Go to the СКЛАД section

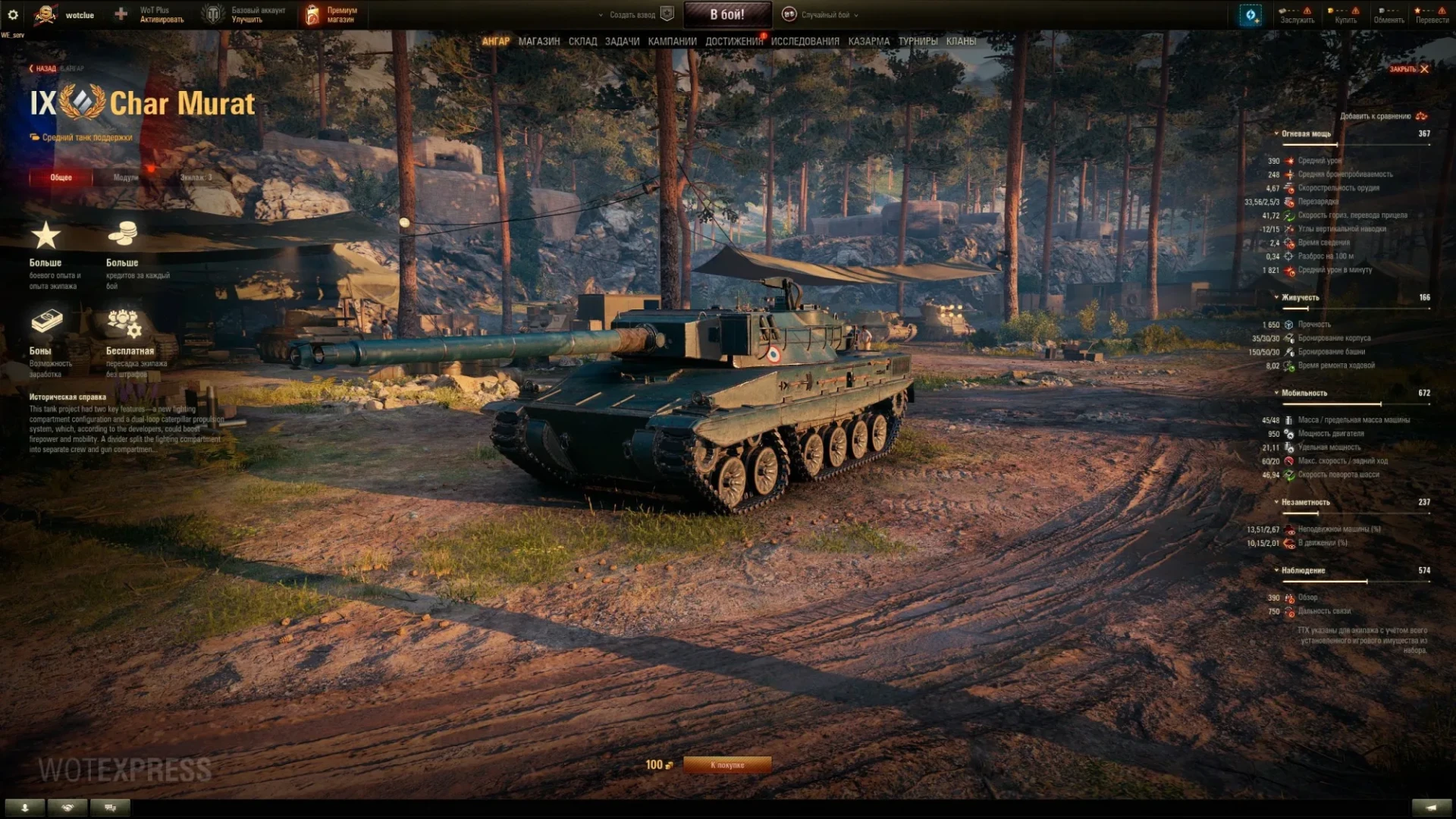[x=582, y=42]
